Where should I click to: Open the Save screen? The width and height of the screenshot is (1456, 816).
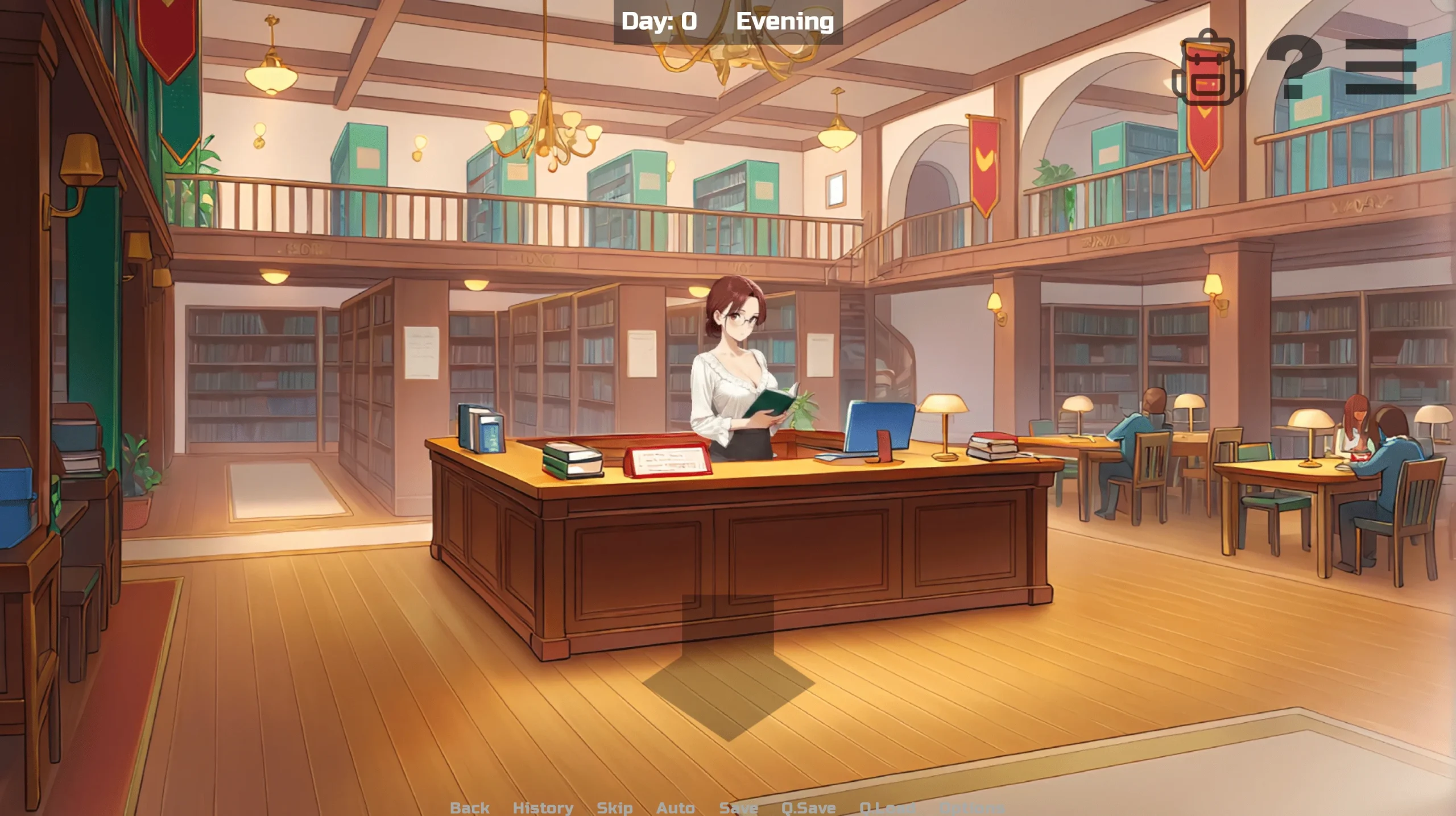click(738, 807)
